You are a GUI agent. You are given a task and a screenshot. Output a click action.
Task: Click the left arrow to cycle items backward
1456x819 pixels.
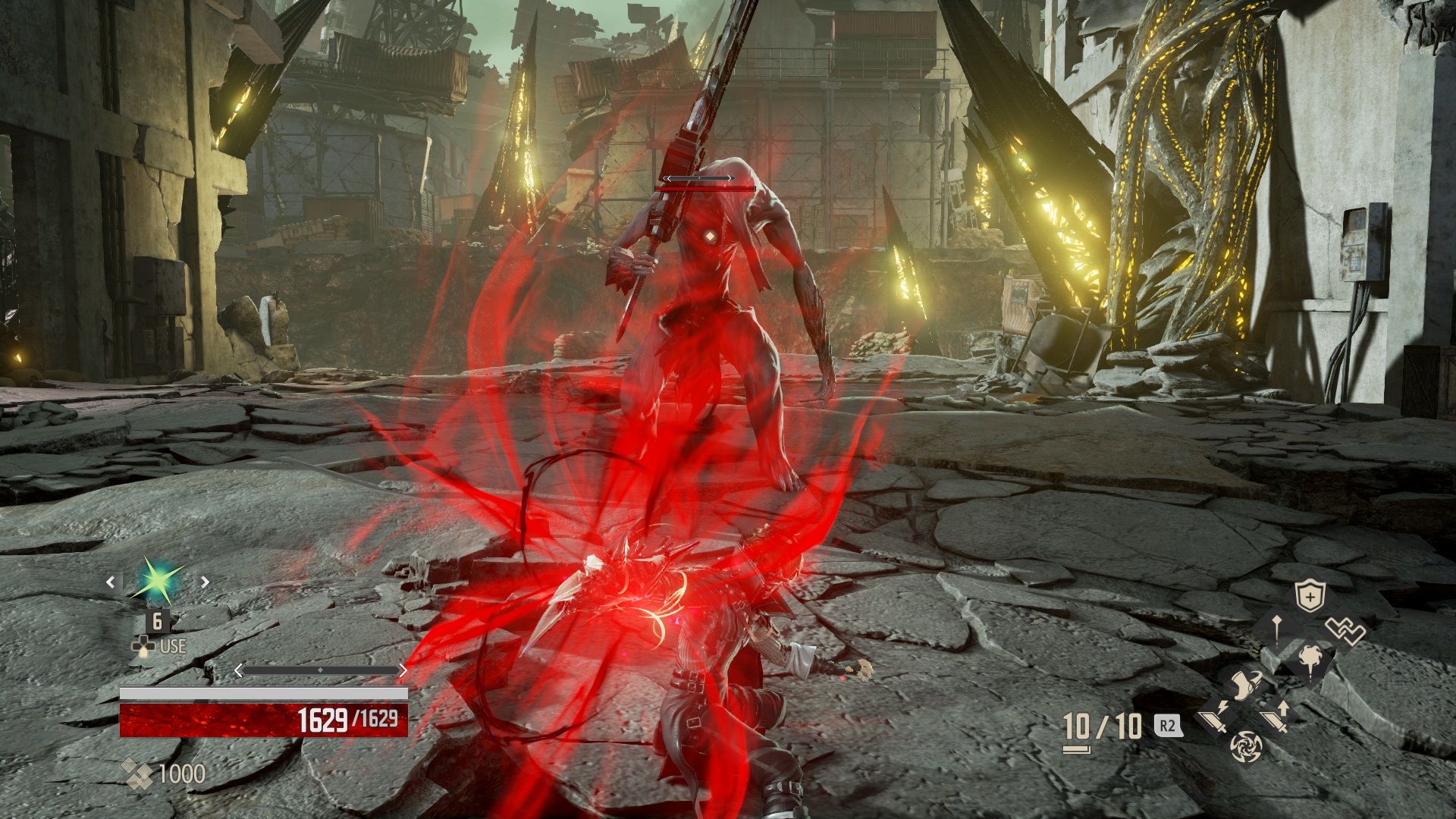click(111, 582)
